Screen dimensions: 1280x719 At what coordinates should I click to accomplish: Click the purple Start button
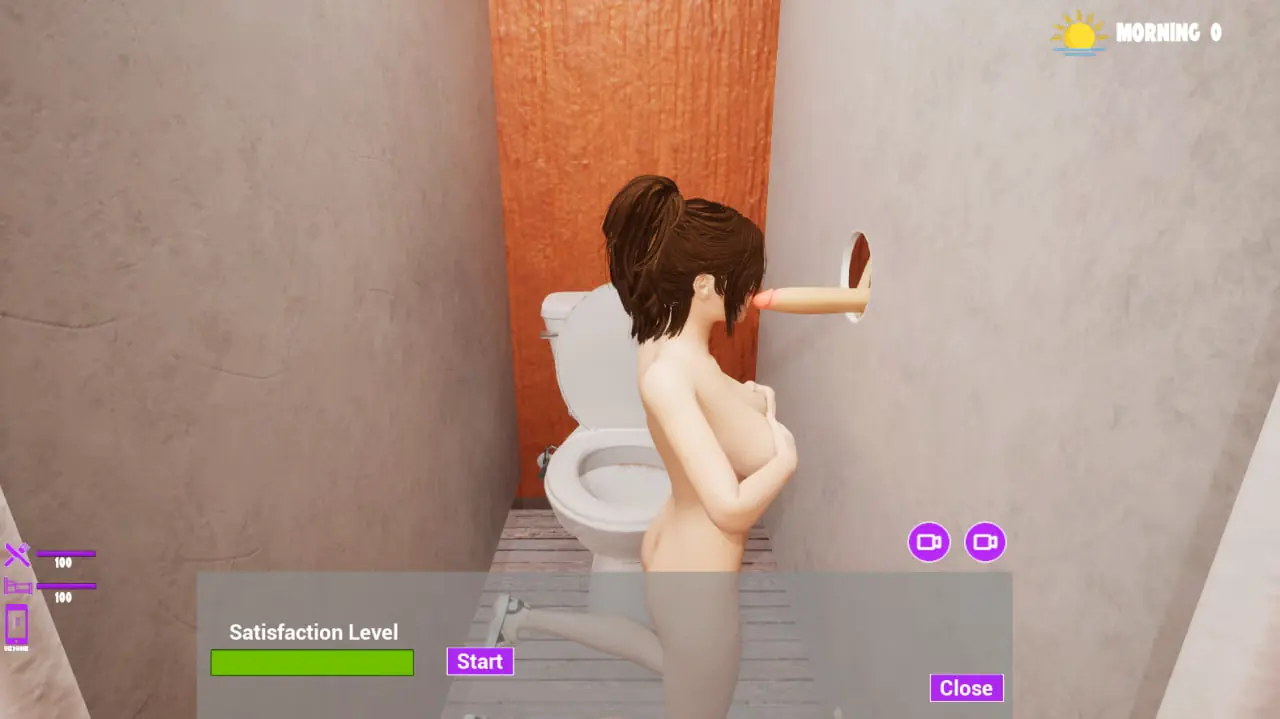coord(480,661)
